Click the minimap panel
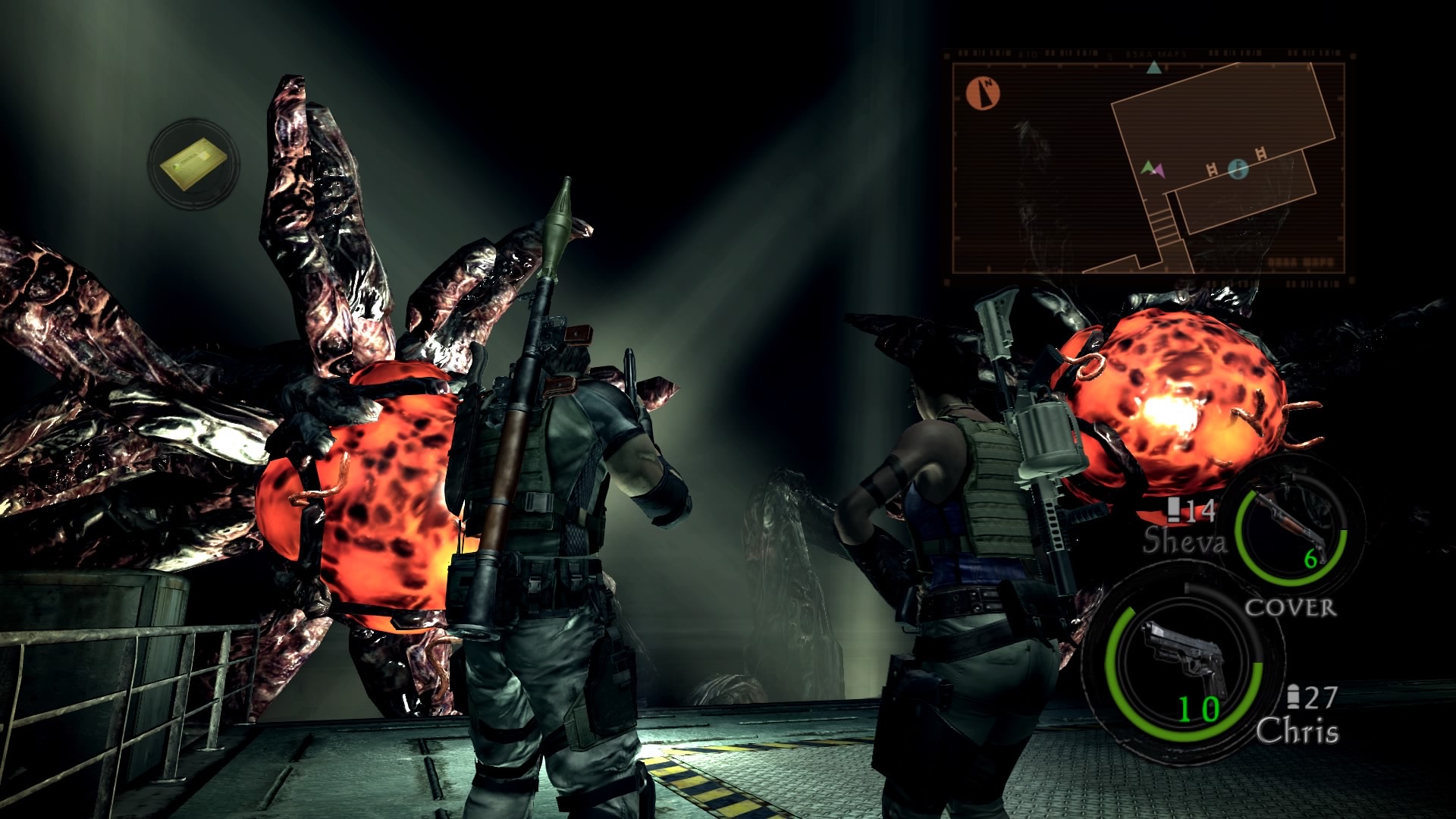This screenshot has width=1456, height=819. [x=1148, y=168]
